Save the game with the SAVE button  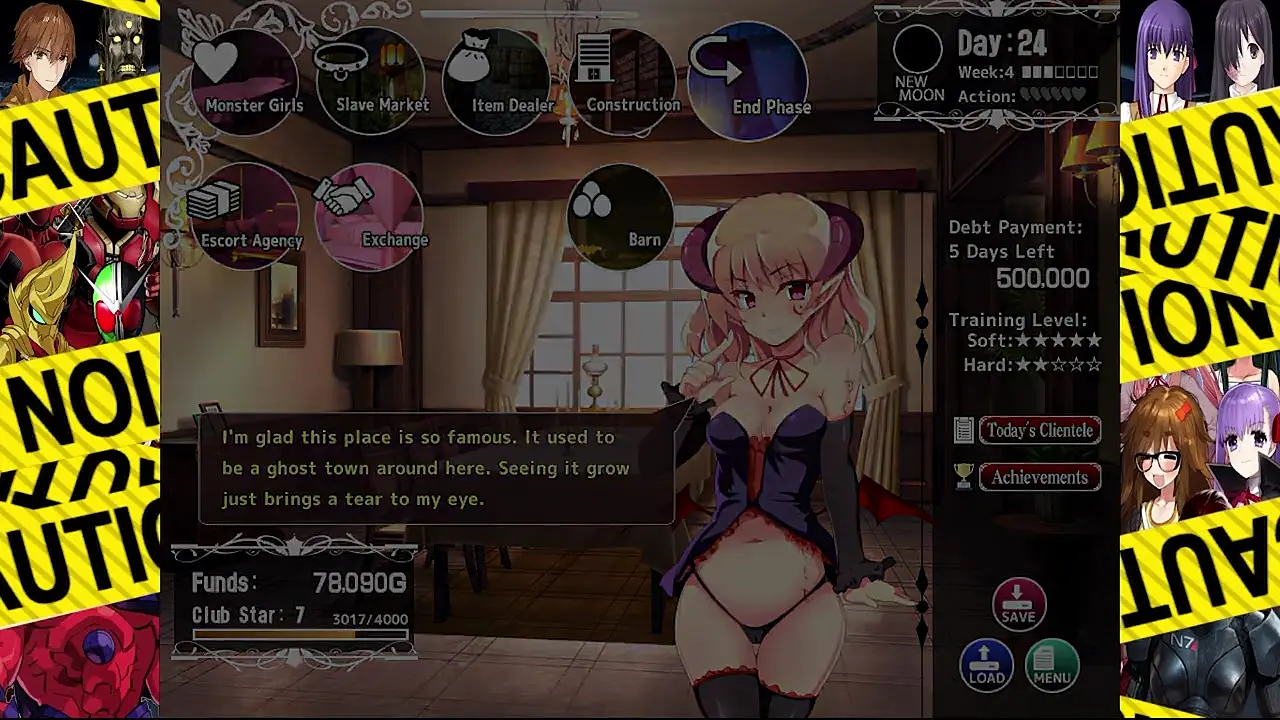click(x=1018, y=604)
